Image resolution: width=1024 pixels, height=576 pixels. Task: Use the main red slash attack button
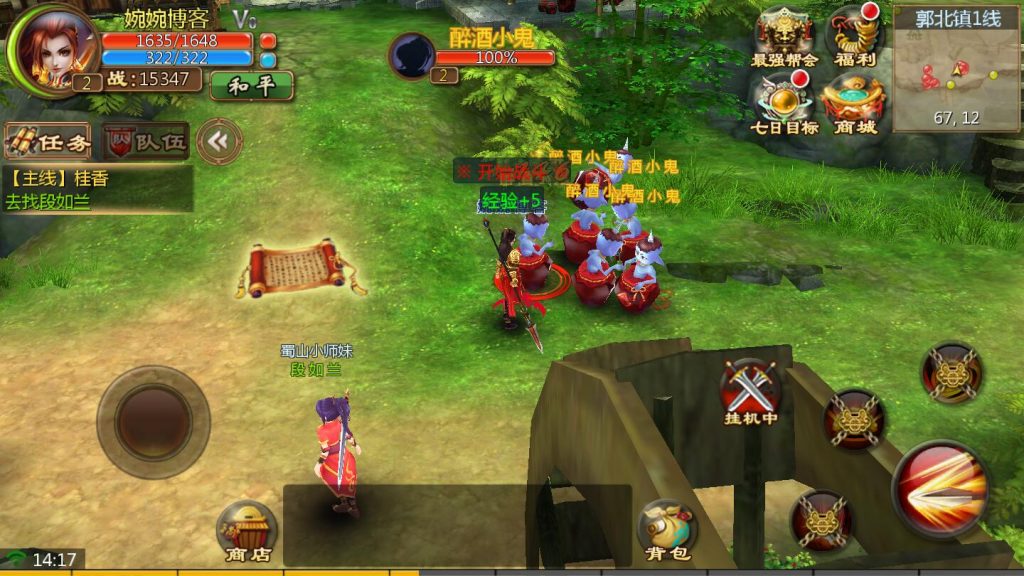point(941,489)
